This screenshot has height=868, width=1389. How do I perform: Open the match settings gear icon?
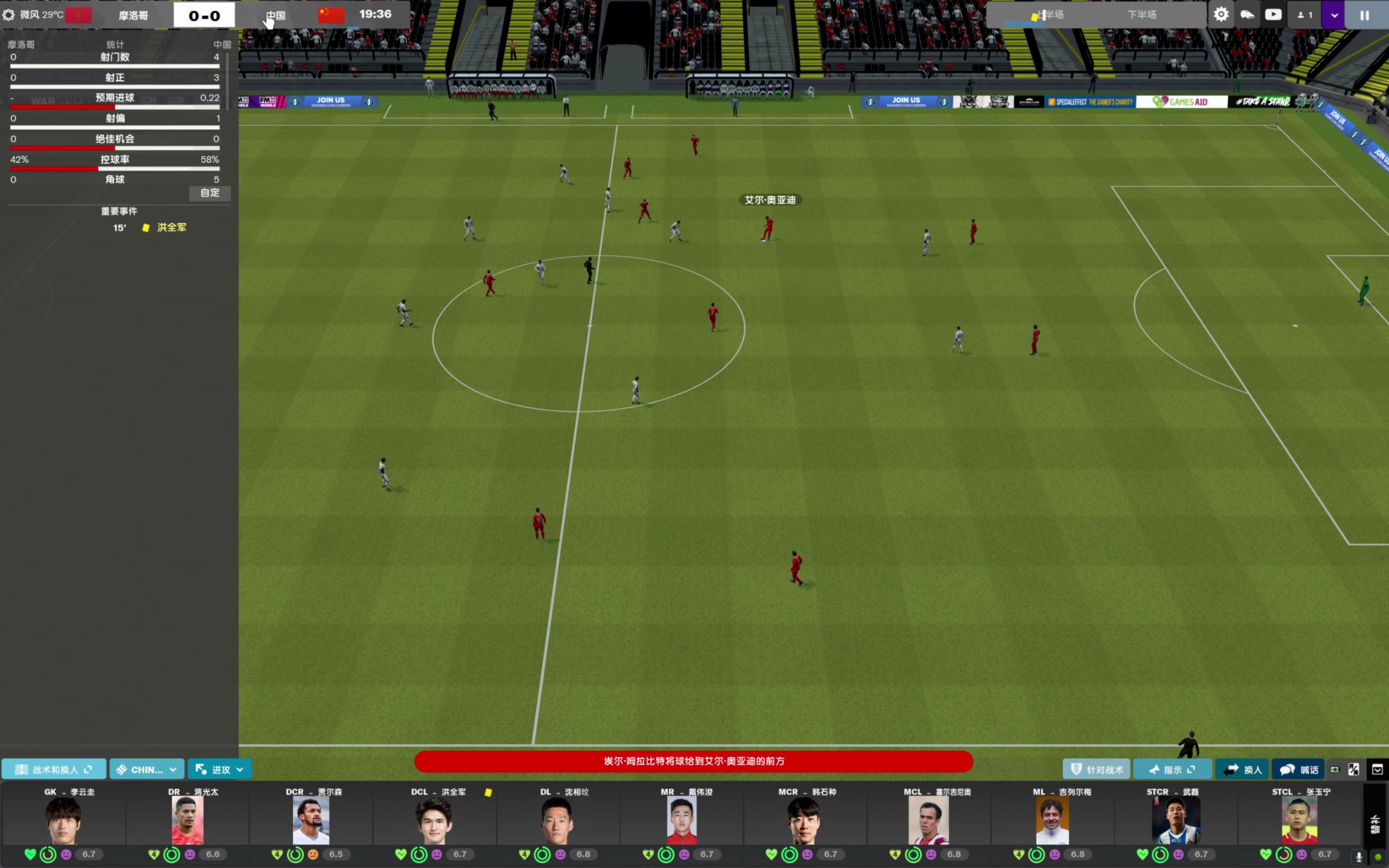pyautogui.click(x=1221, y=14)
